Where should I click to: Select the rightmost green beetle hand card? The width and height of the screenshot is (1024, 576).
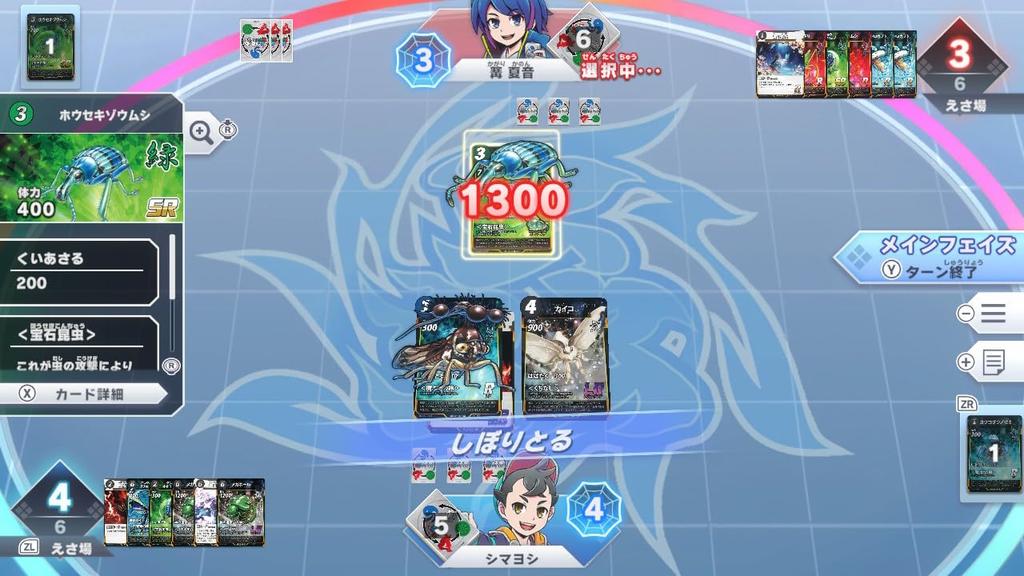(x=242, y=511)
